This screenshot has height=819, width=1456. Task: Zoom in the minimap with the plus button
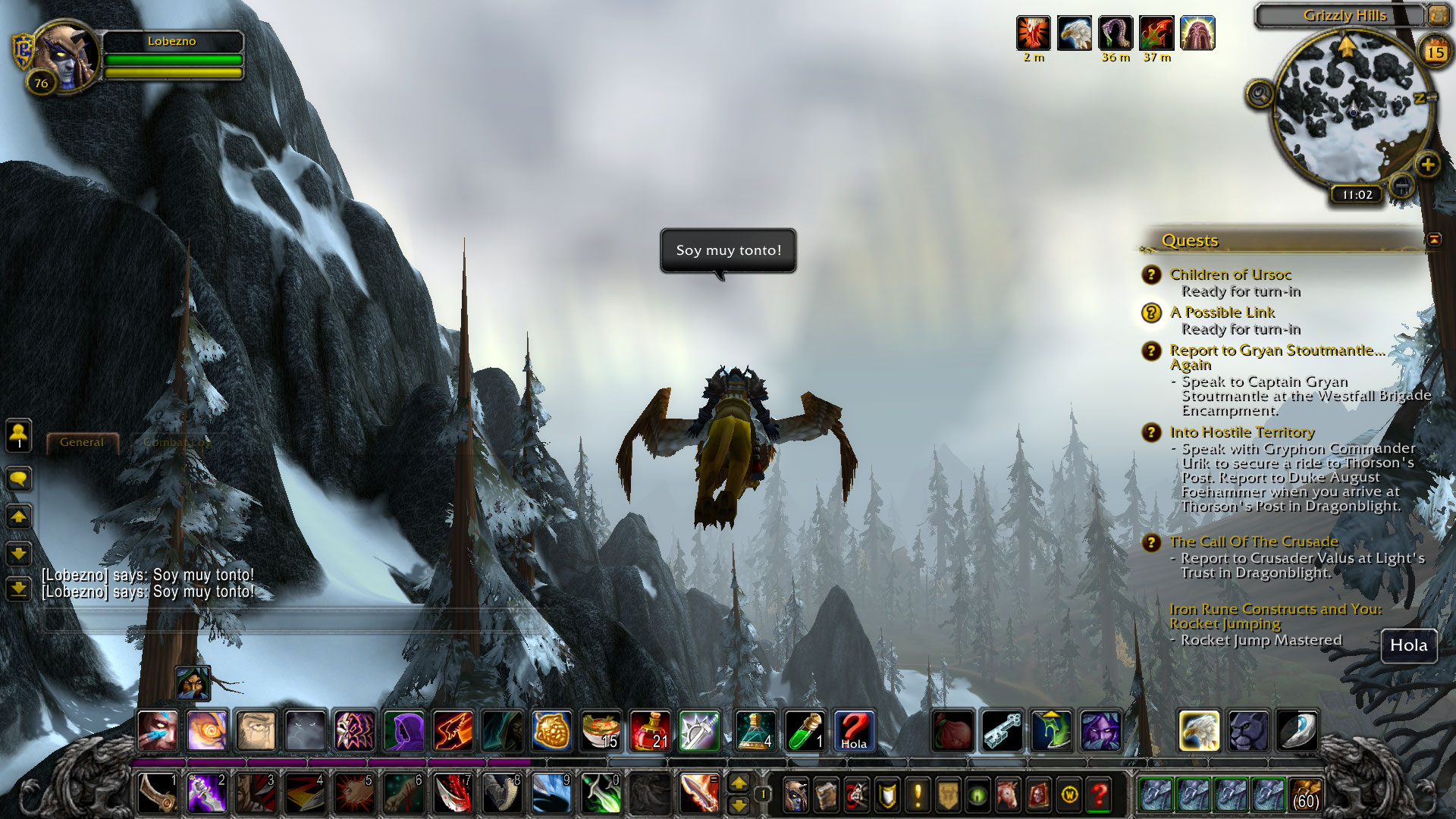click(x=1427, y=165)
